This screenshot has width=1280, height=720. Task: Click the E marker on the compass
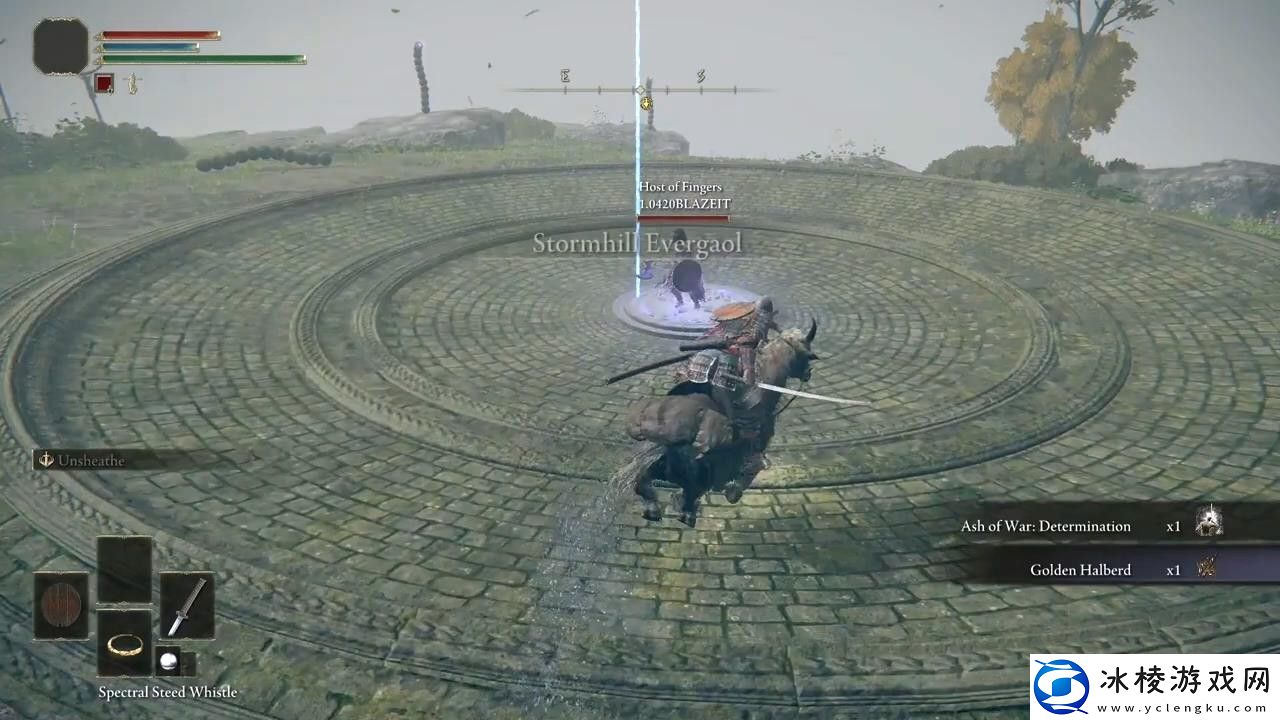click(x=563, y=75)
